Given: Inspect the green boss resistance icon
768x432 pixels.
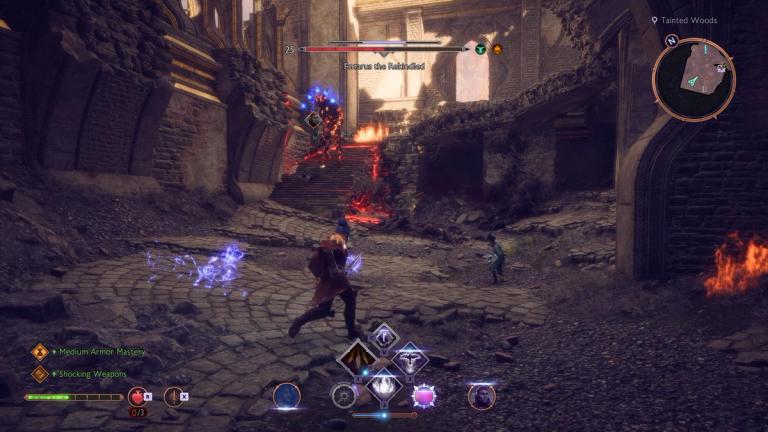Looking at the screenshot, I should pyautogui.click(x=481, y=48).
